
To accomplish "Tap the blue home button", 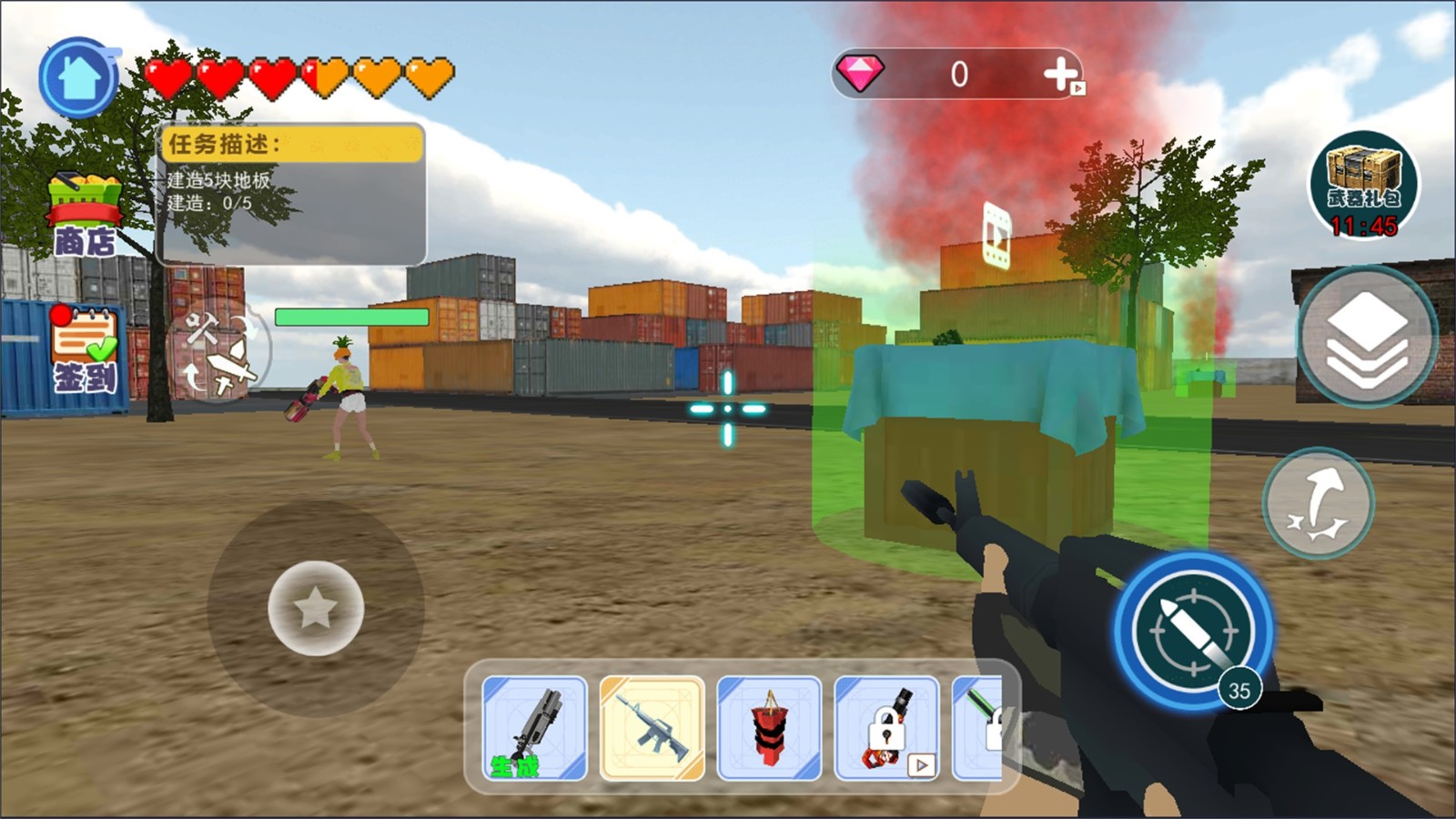I will pyautogui.click(x=79, y=78).
